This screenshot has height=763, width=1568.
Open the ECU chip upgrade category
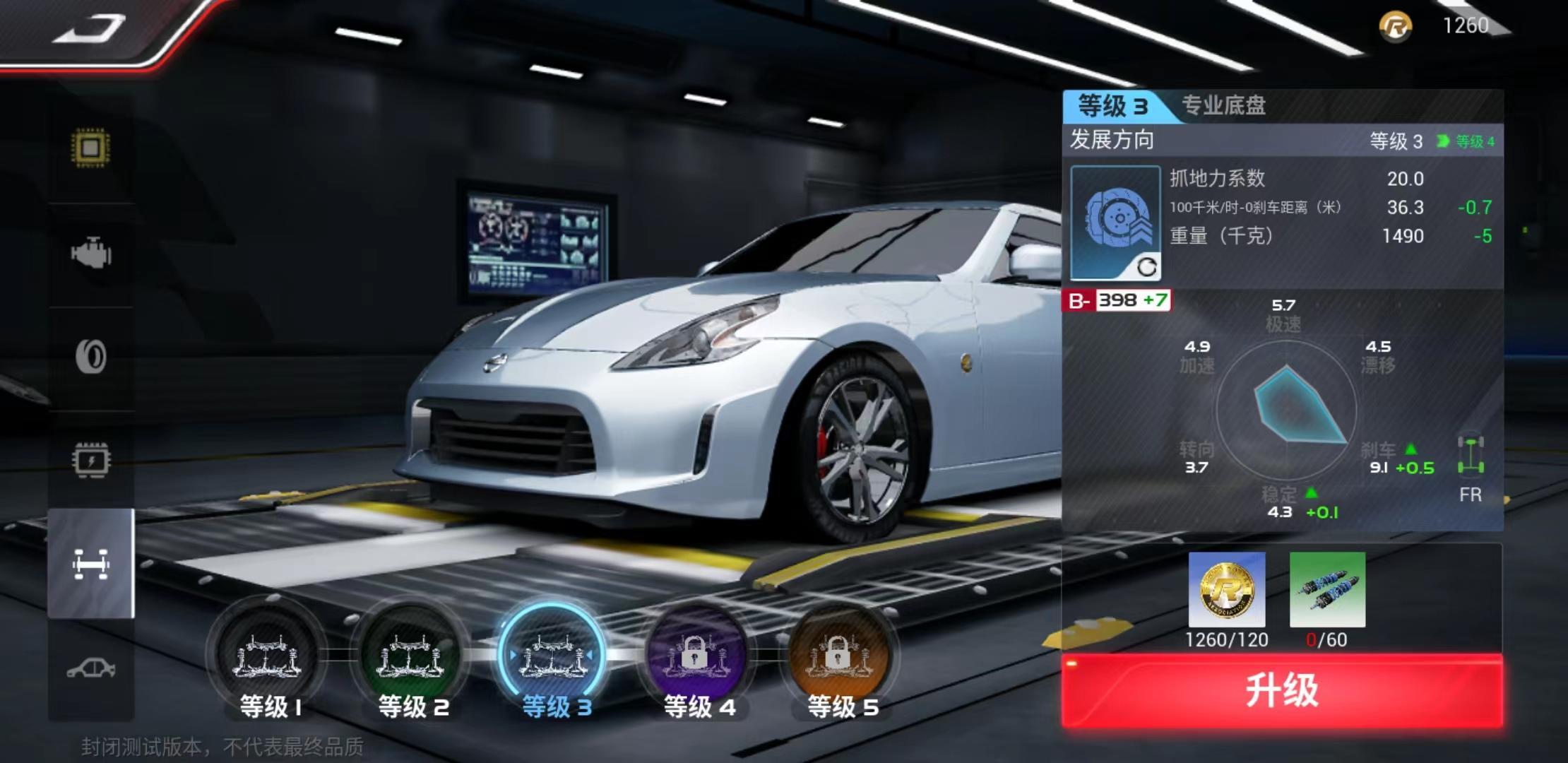click(91, 148)
